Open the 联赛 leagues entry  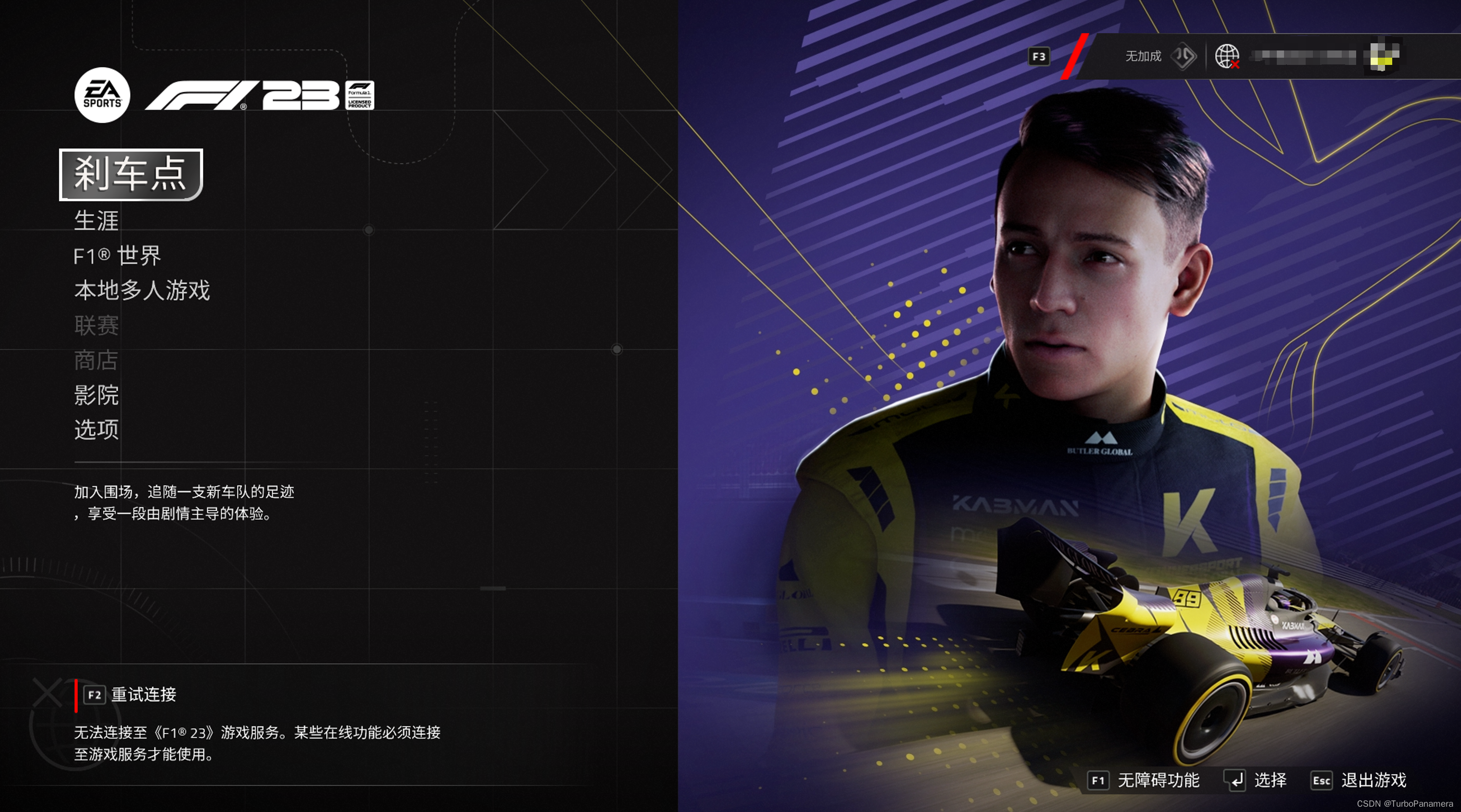click(x=96, y=325)
